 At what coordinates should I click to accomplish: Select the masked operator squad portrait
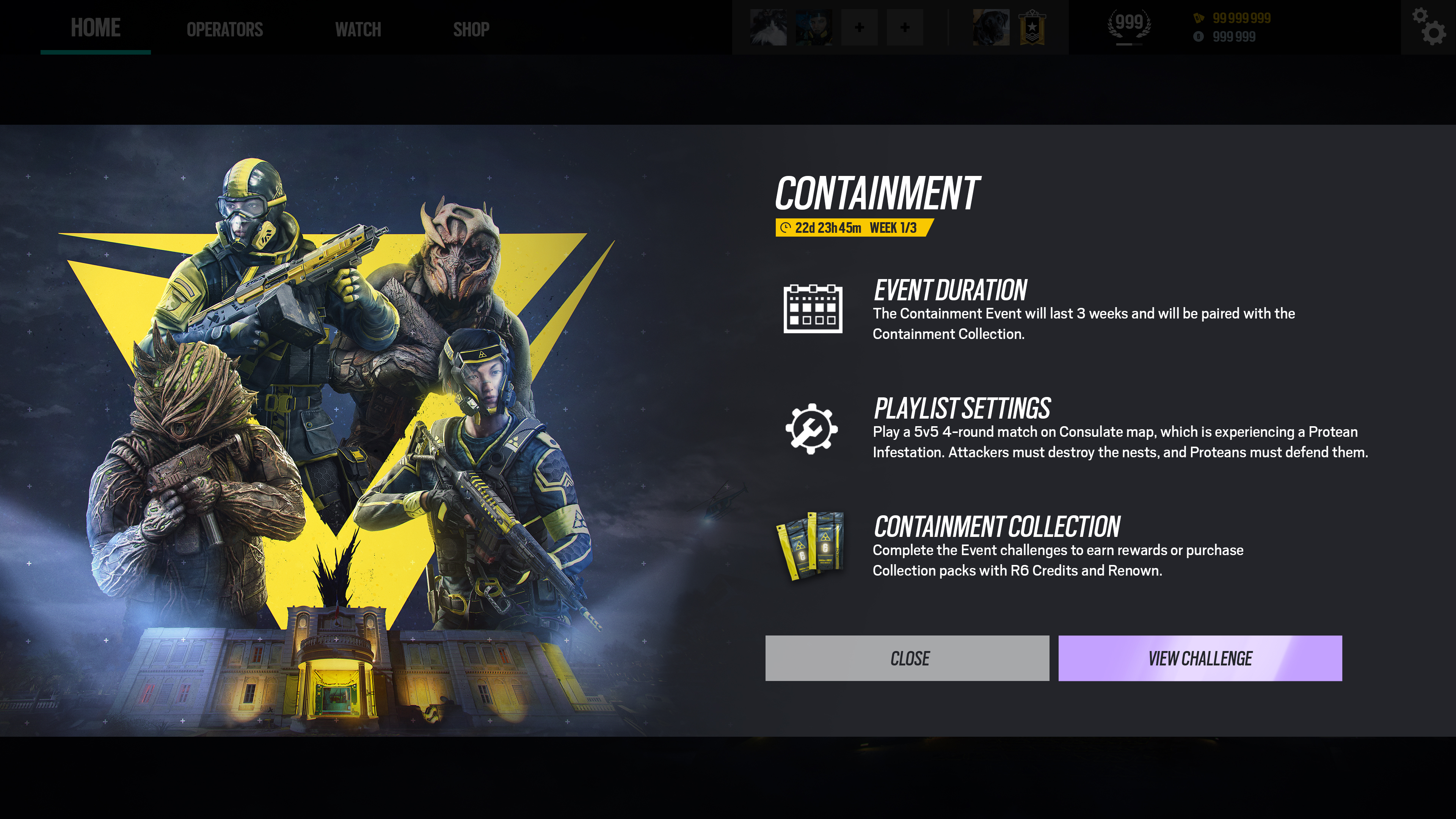pyautogui.click(x=813, y=27)
